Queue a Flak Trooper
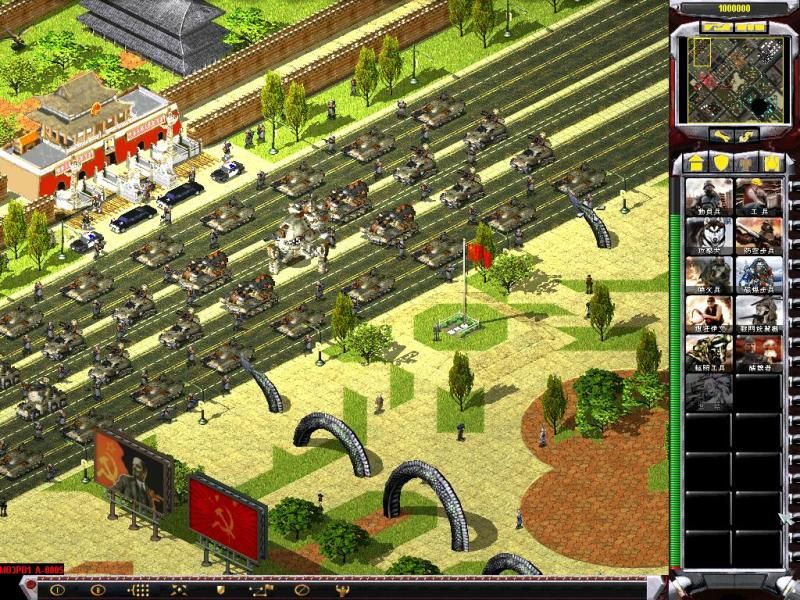Viewport: 800px width, 600px height. pos(758,236)
